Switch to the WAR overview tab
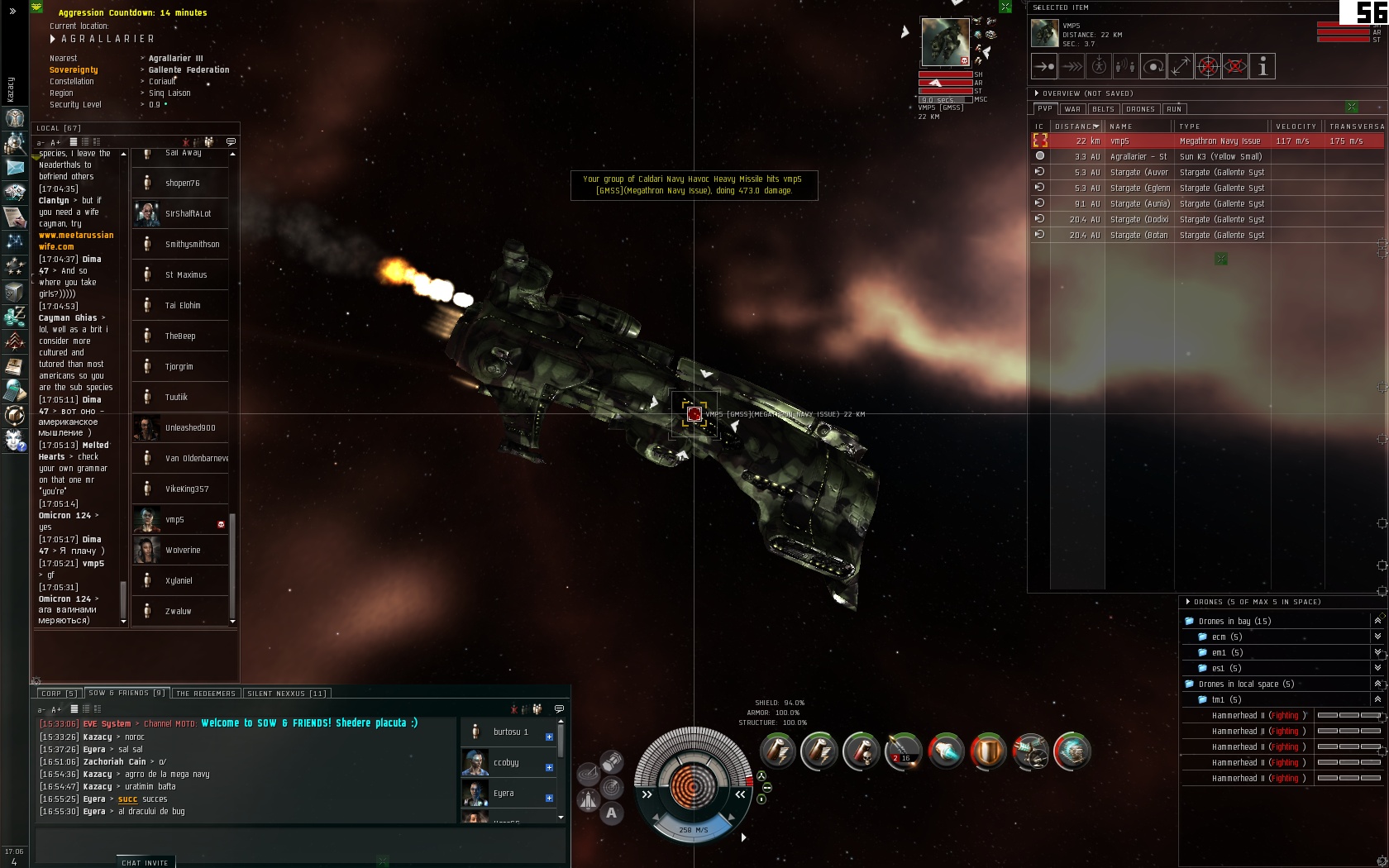 point(1072,109)
